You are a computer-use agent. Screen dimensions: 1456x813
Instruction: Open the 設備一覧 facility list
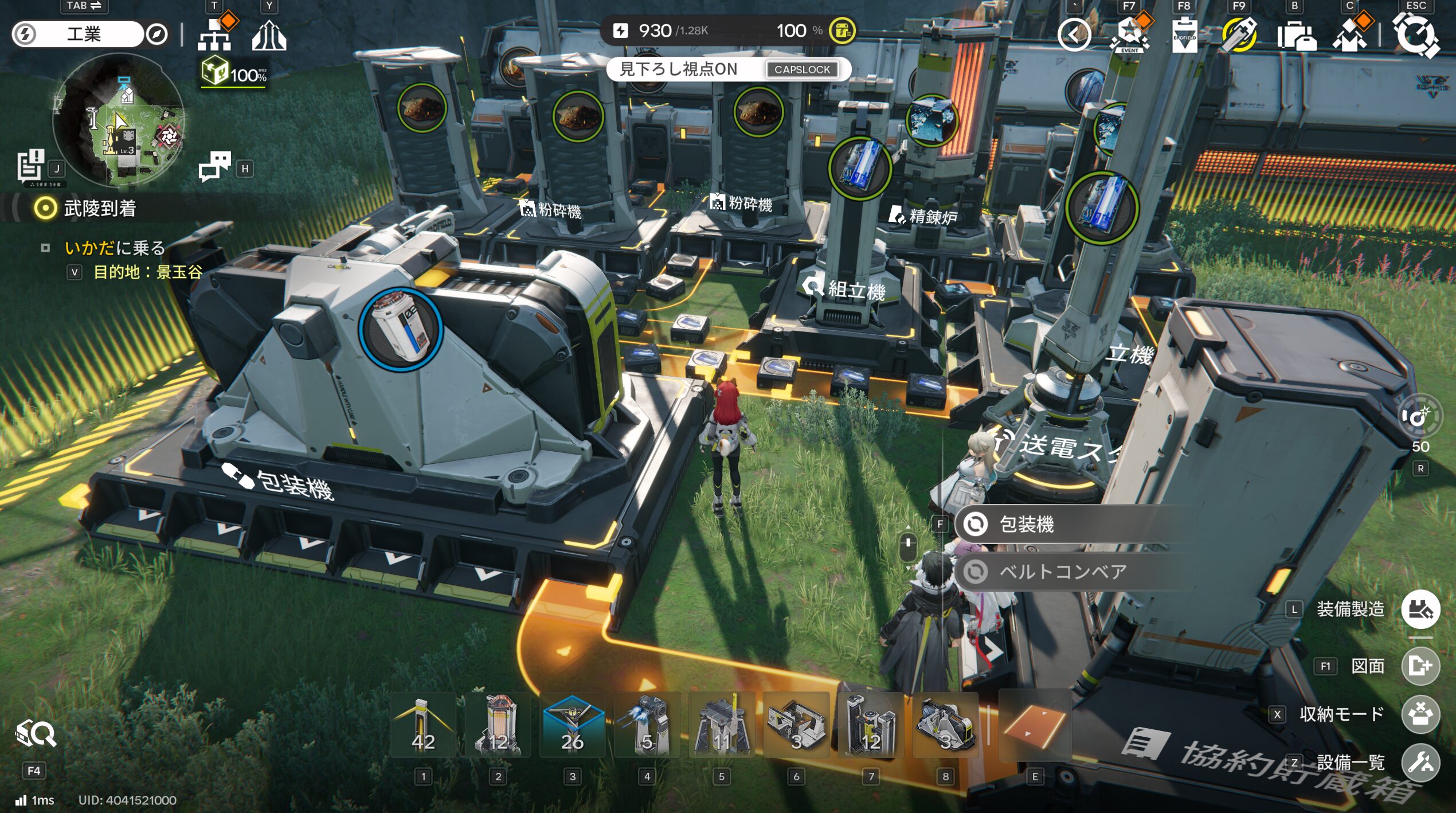1420,763
